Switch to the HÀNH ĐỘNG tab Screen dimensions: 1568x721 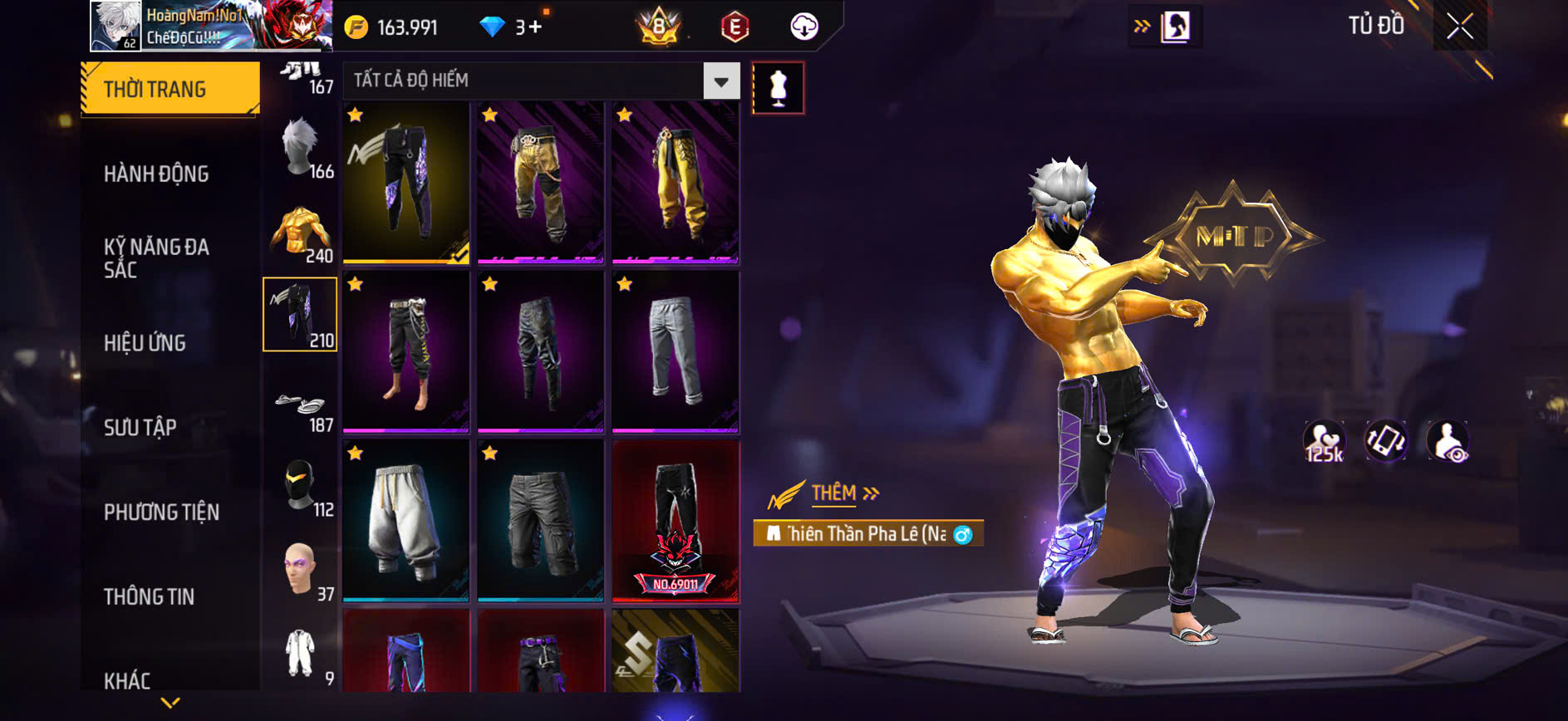click(x=156, y=173)
